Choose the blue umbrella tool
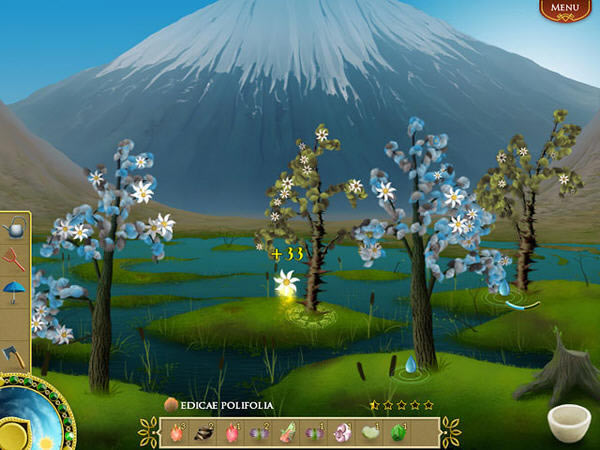 14,292
